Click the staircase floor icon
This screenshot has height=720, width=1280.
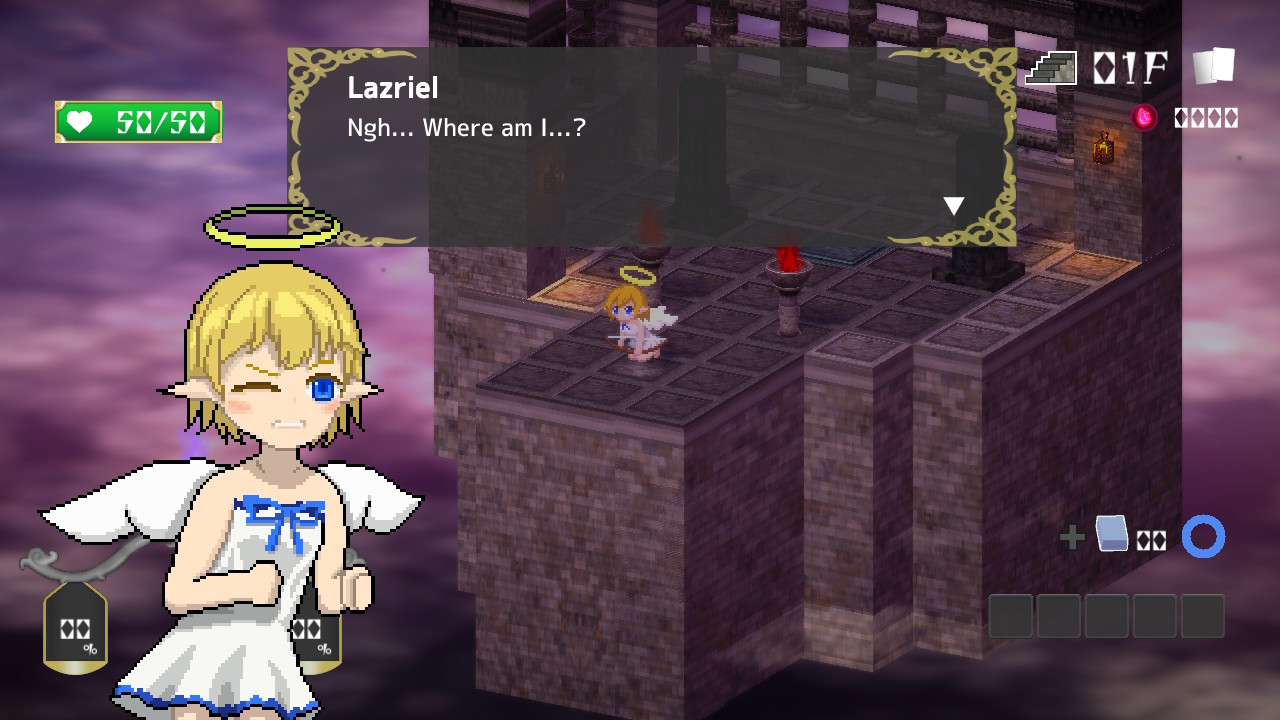point(1048,68)
